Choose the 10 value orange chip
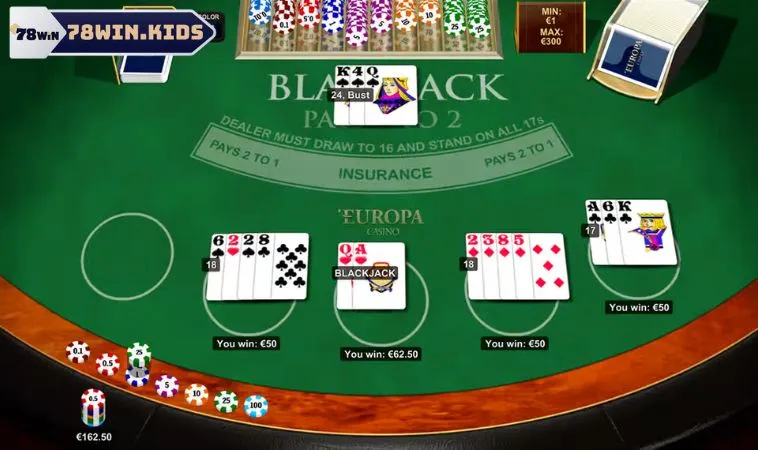This screenshot has width=758, height=450. (x=196, y=394)
